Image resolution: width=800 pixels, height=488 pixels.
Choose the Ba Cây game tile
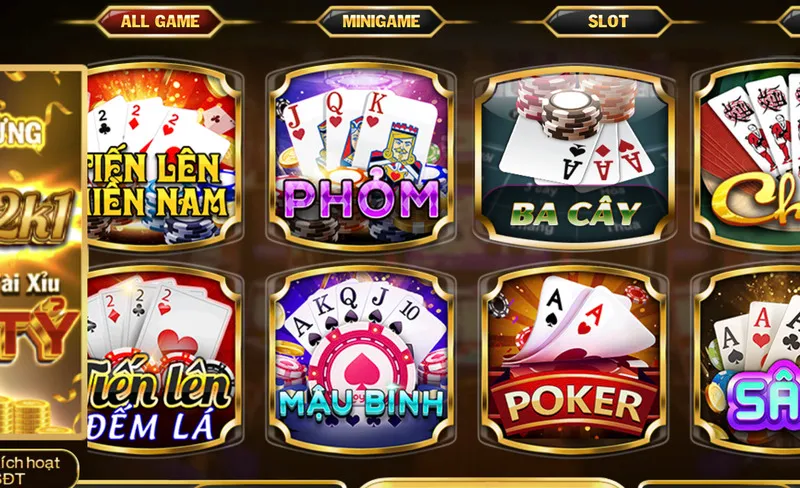click(x=573, y=158)
